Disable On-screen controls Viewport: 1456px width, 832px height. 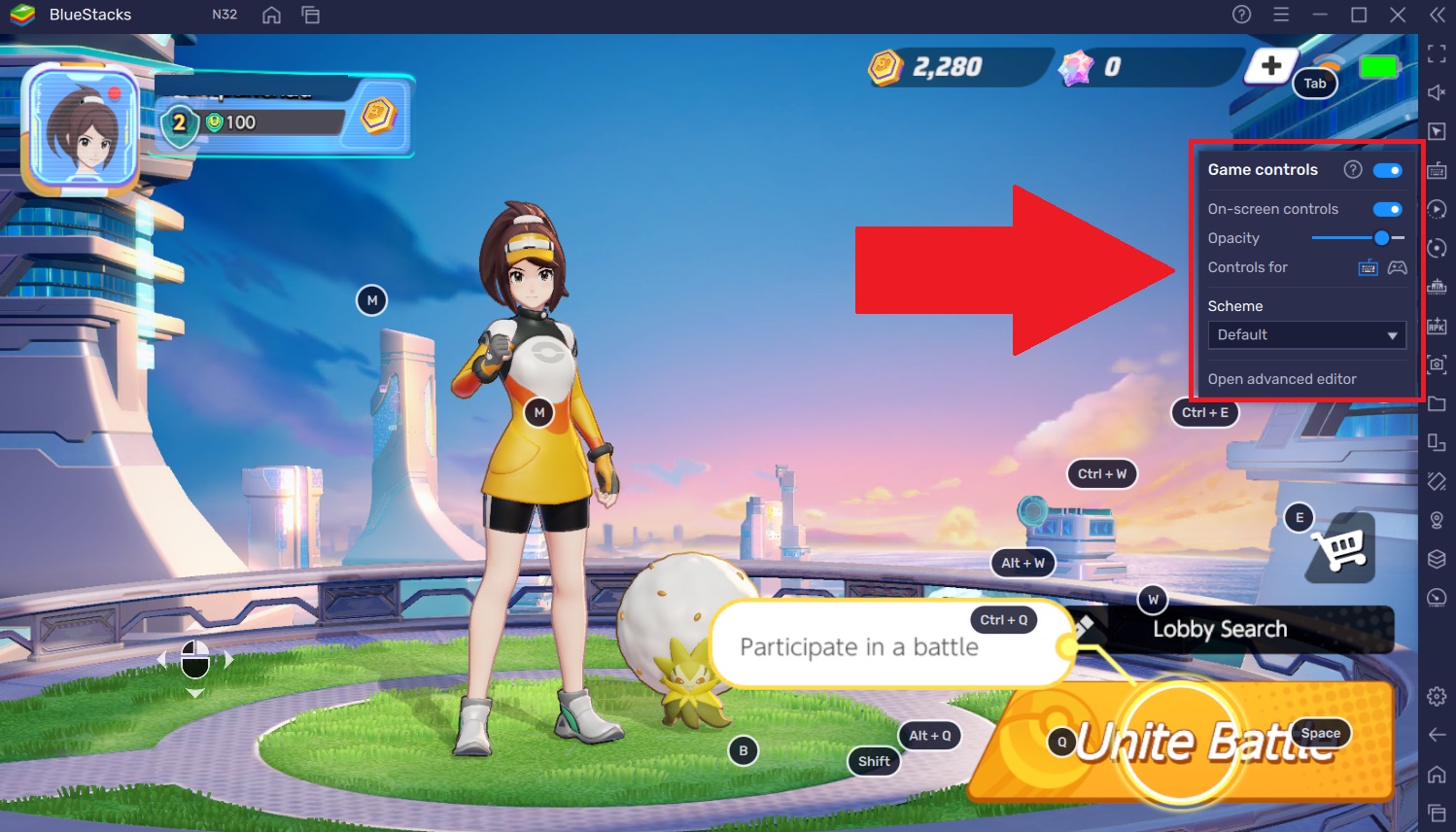[1388, 208]
